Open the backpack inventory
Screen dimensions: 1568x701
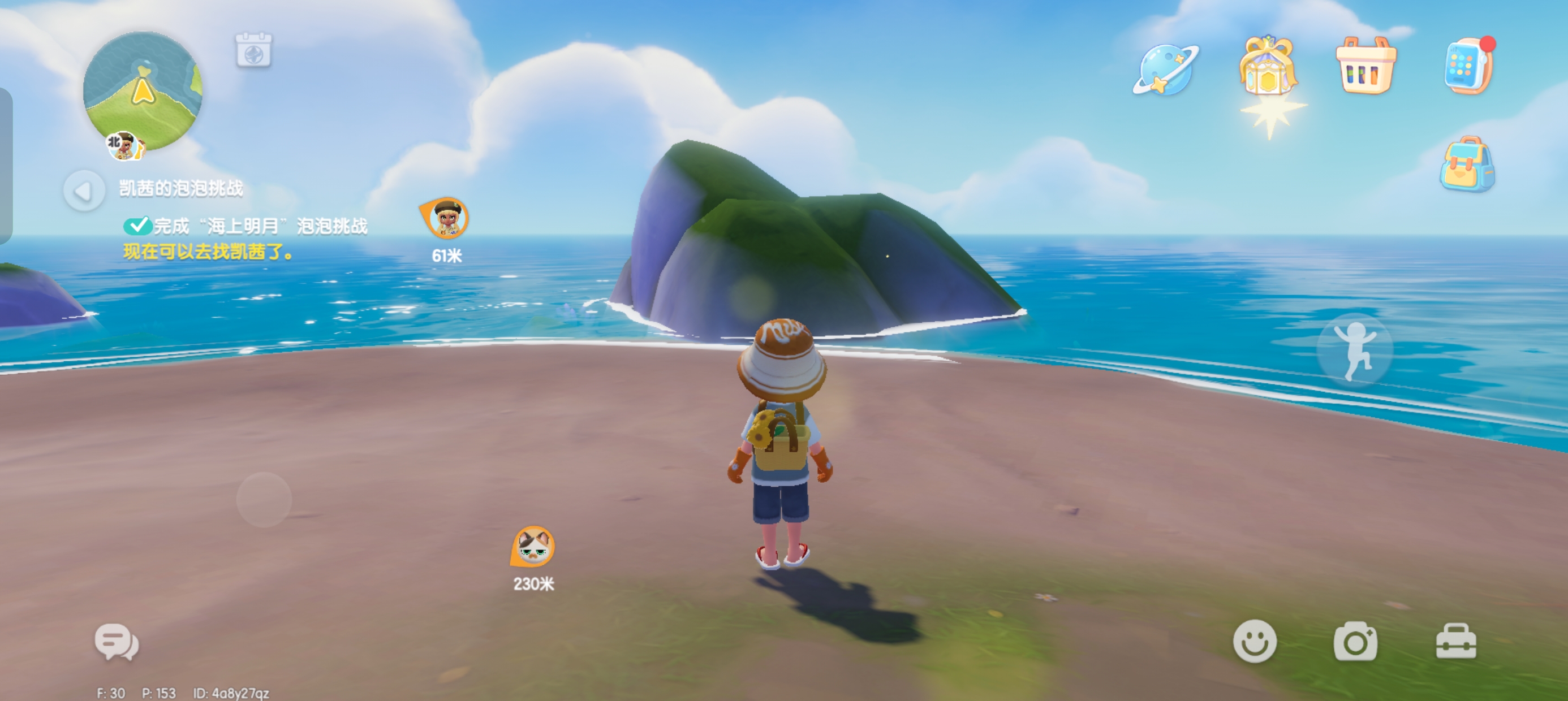click(x=1467, y=165)
